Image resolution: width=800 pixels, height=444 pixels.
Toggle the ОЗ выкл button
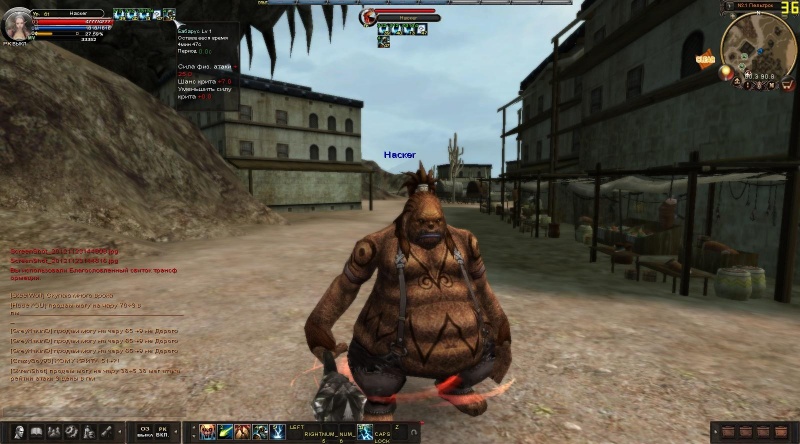point(145,432)
